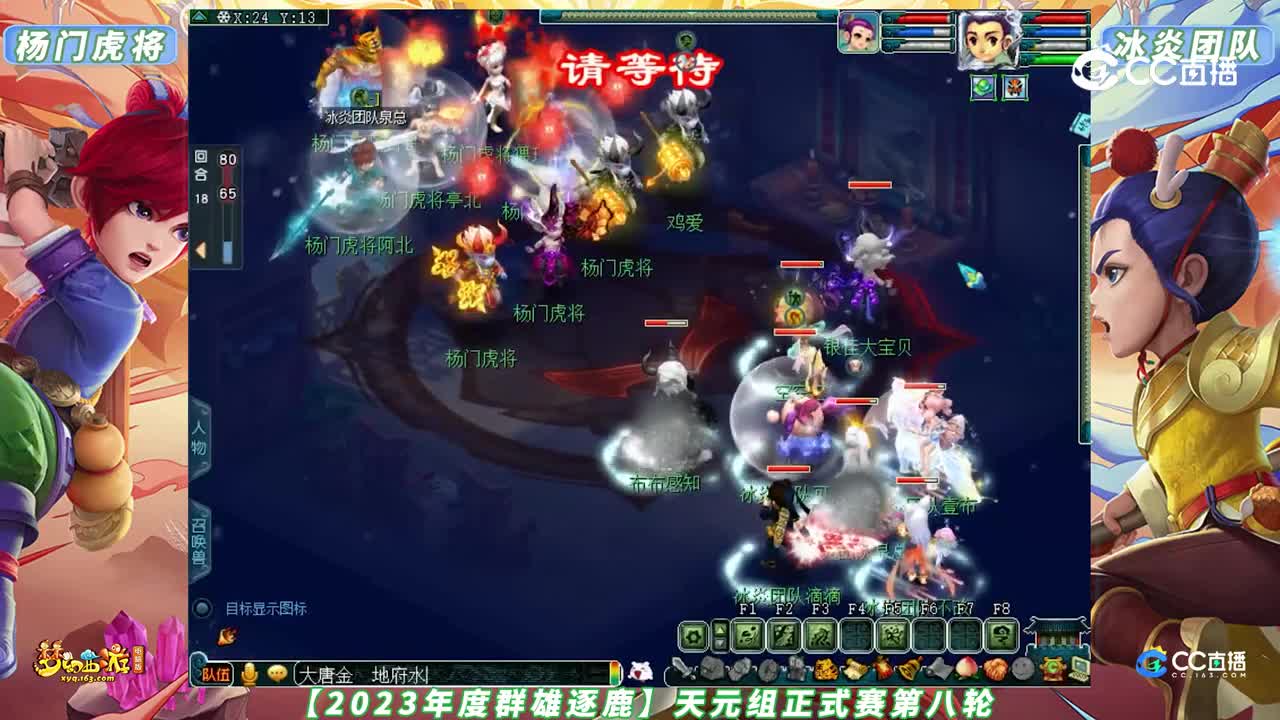The width and height of the screenshot is (1280, 720).
Task: Open the 召唤兽 summon beast panel tab
Action: click(199, 539)
